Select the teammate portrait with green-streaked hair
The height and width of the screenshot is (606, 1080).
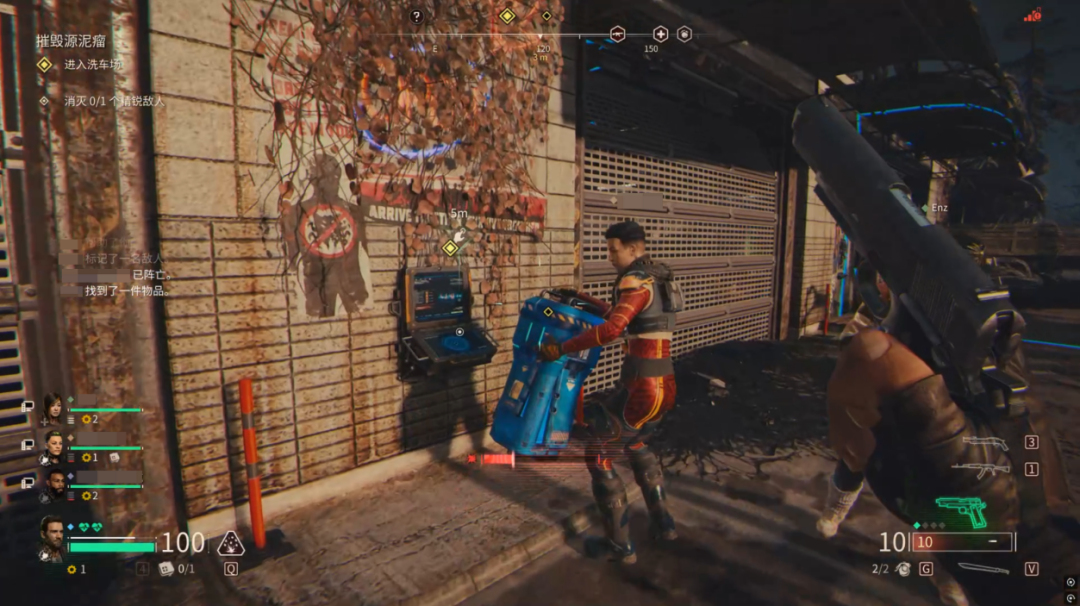point(53,446)
